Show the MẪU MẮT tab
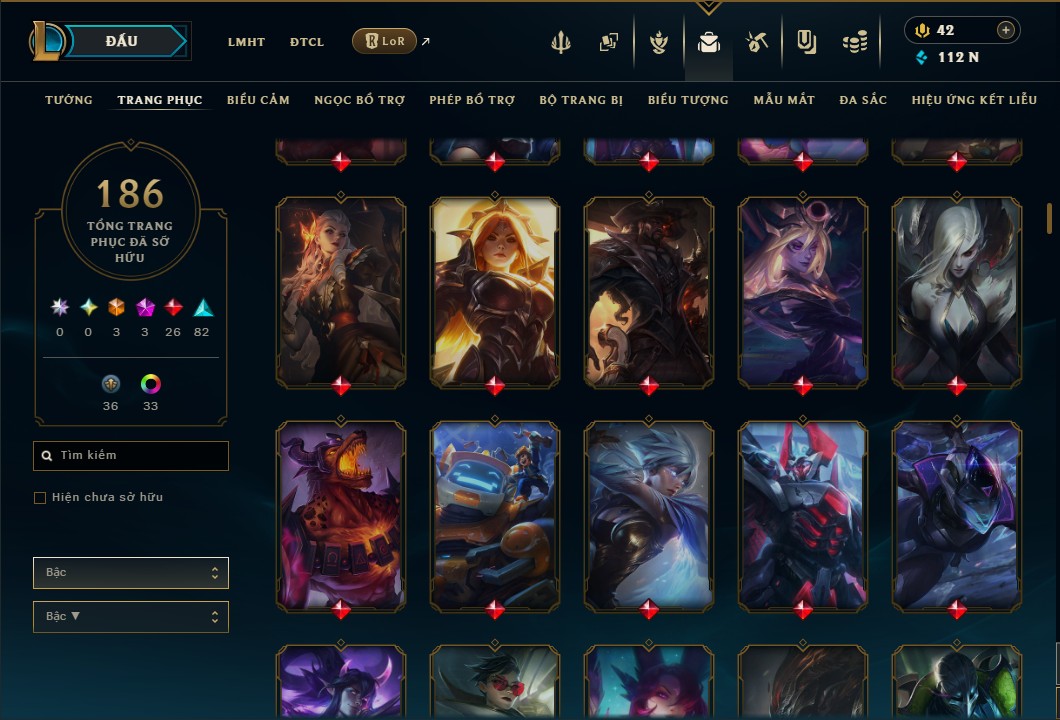The width and height of the screenshot is (1060, 720). pos(784,100)
